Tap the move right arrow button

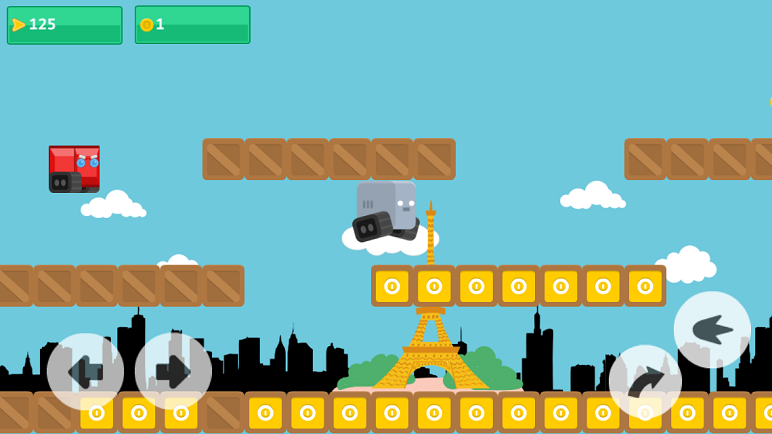(173, 372)
